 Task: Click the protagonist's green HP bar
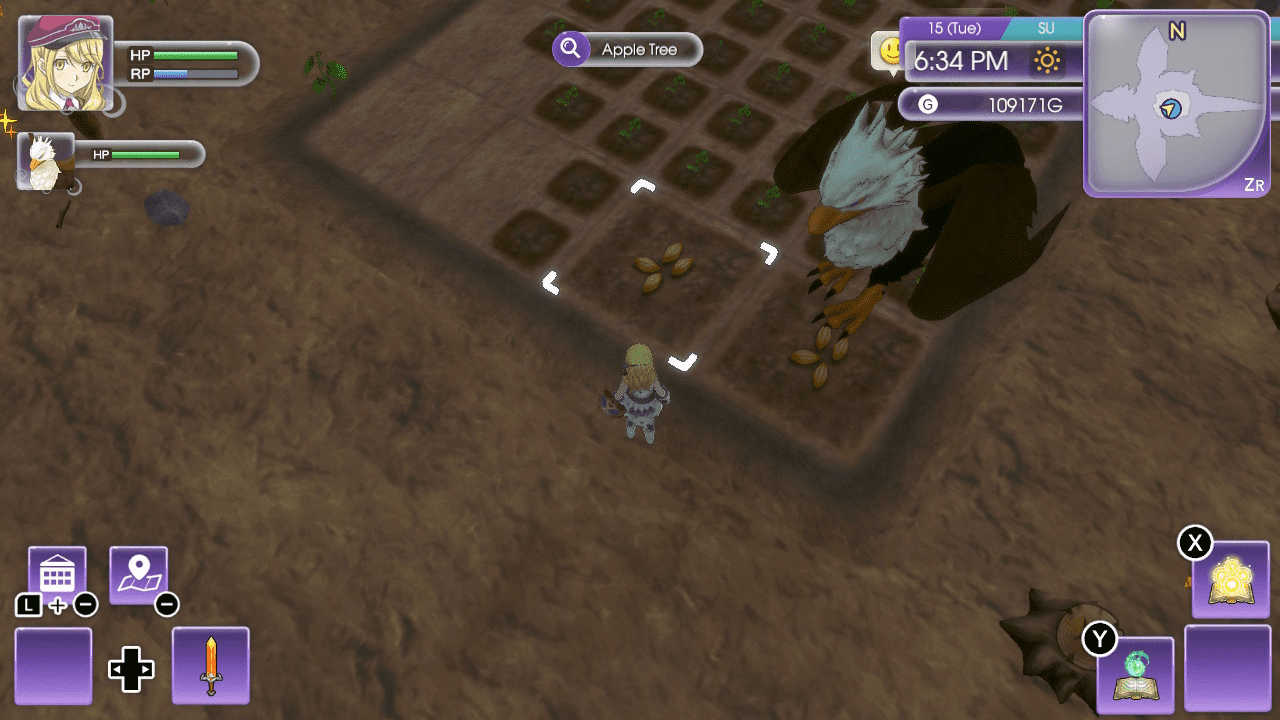(x=193, y=55)
